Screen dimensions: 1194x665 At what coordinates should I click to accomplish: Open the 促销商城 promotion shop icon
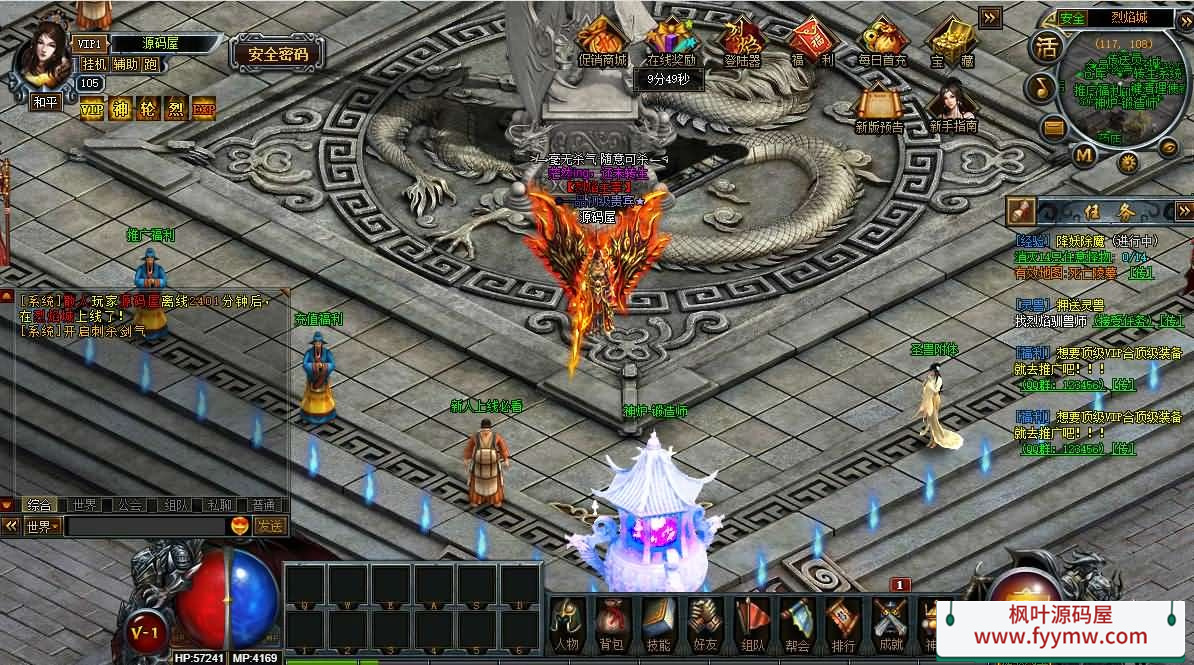(x=603, y=40)
